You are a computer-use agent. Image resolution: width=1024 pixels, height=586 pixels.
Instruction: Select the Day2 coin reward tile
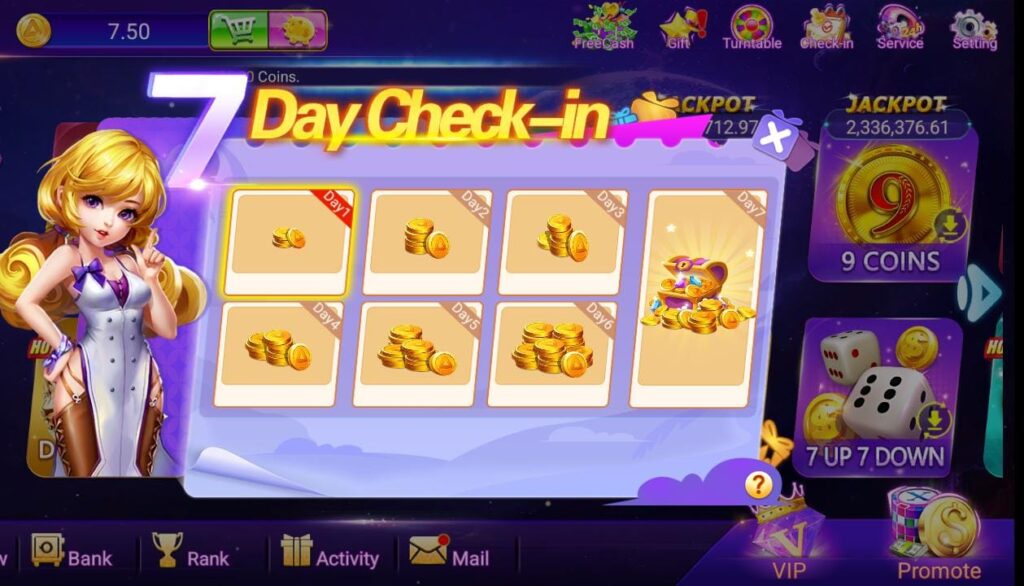428,241
